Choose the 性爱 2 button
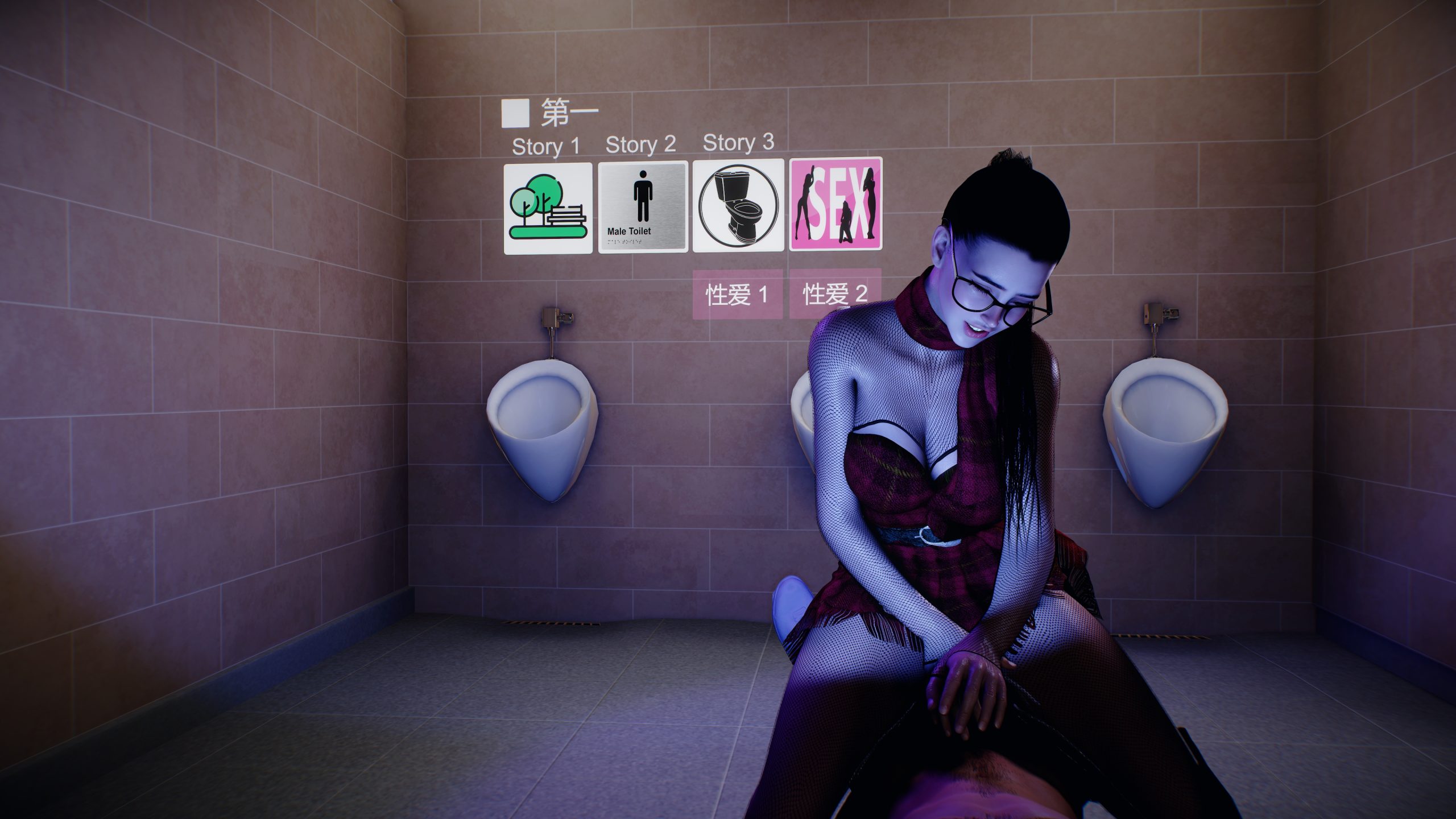 coord(834,294)
